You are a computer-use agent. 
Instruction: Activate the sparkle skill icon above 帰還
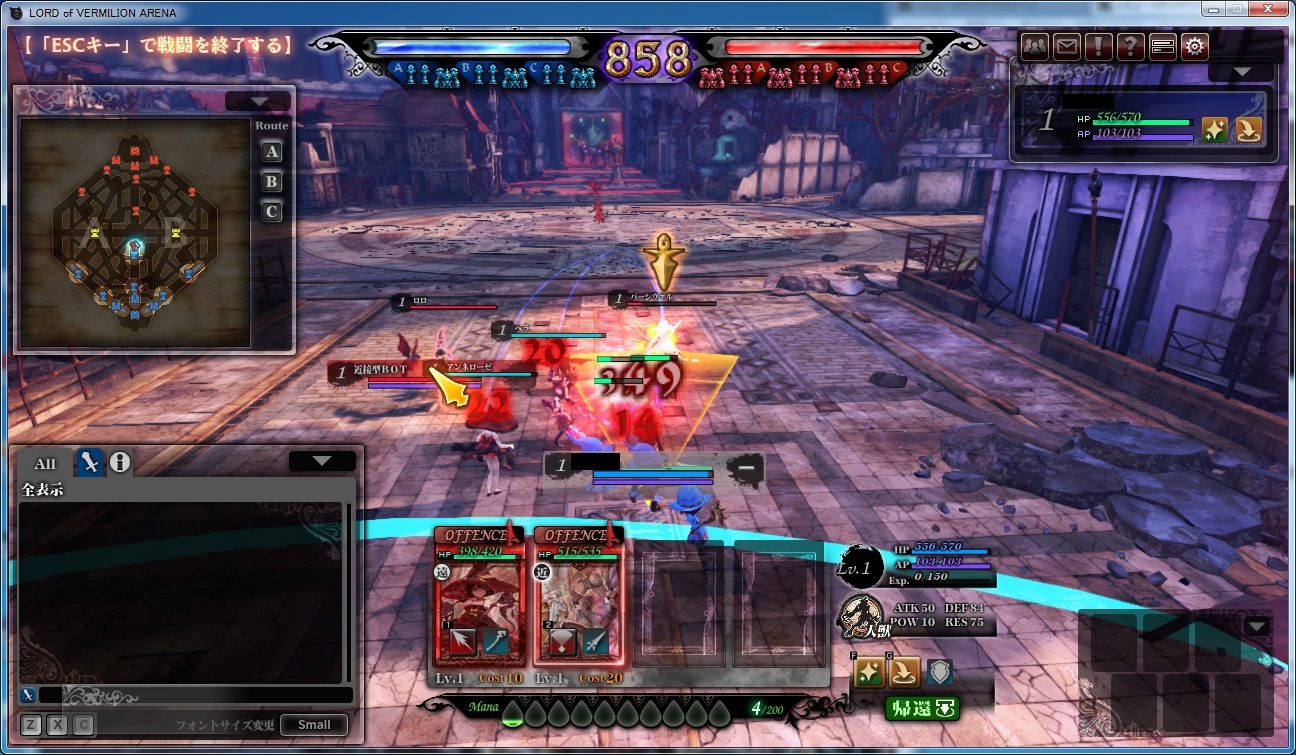coord(868,673)
